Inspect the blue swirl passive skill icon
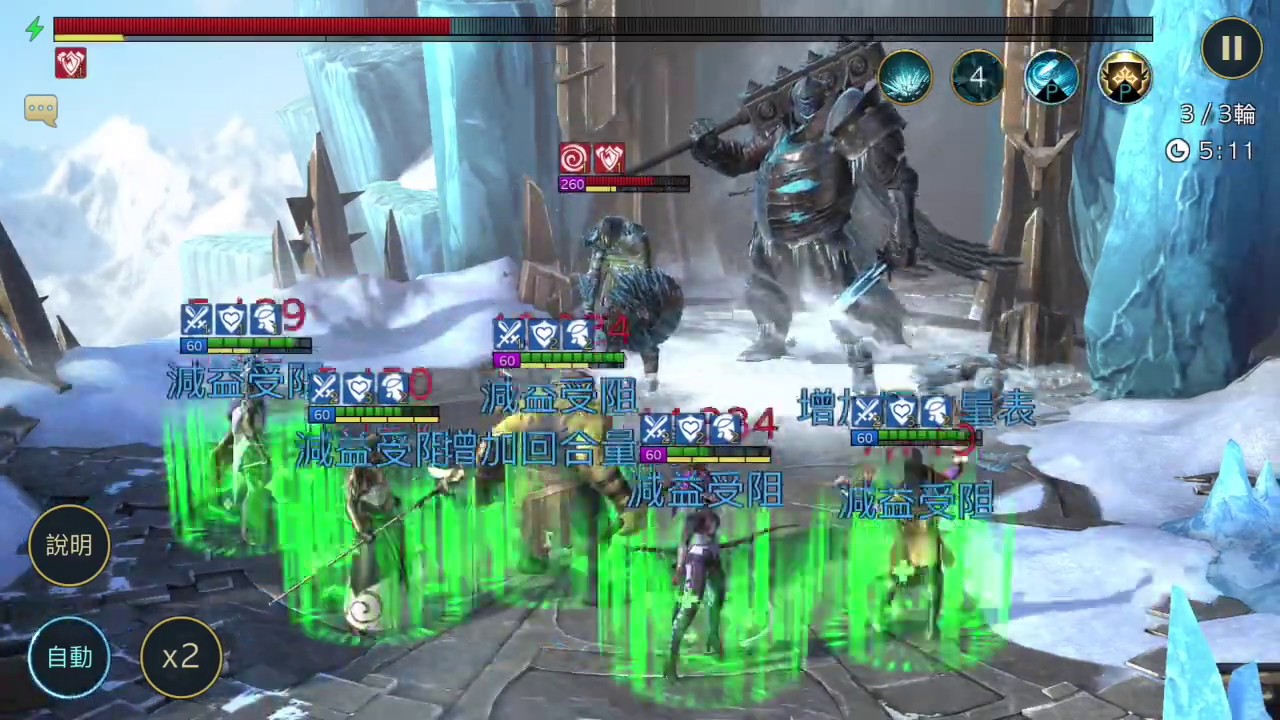This screenshot has height=720, width=1280. (x=1051, y=77)
